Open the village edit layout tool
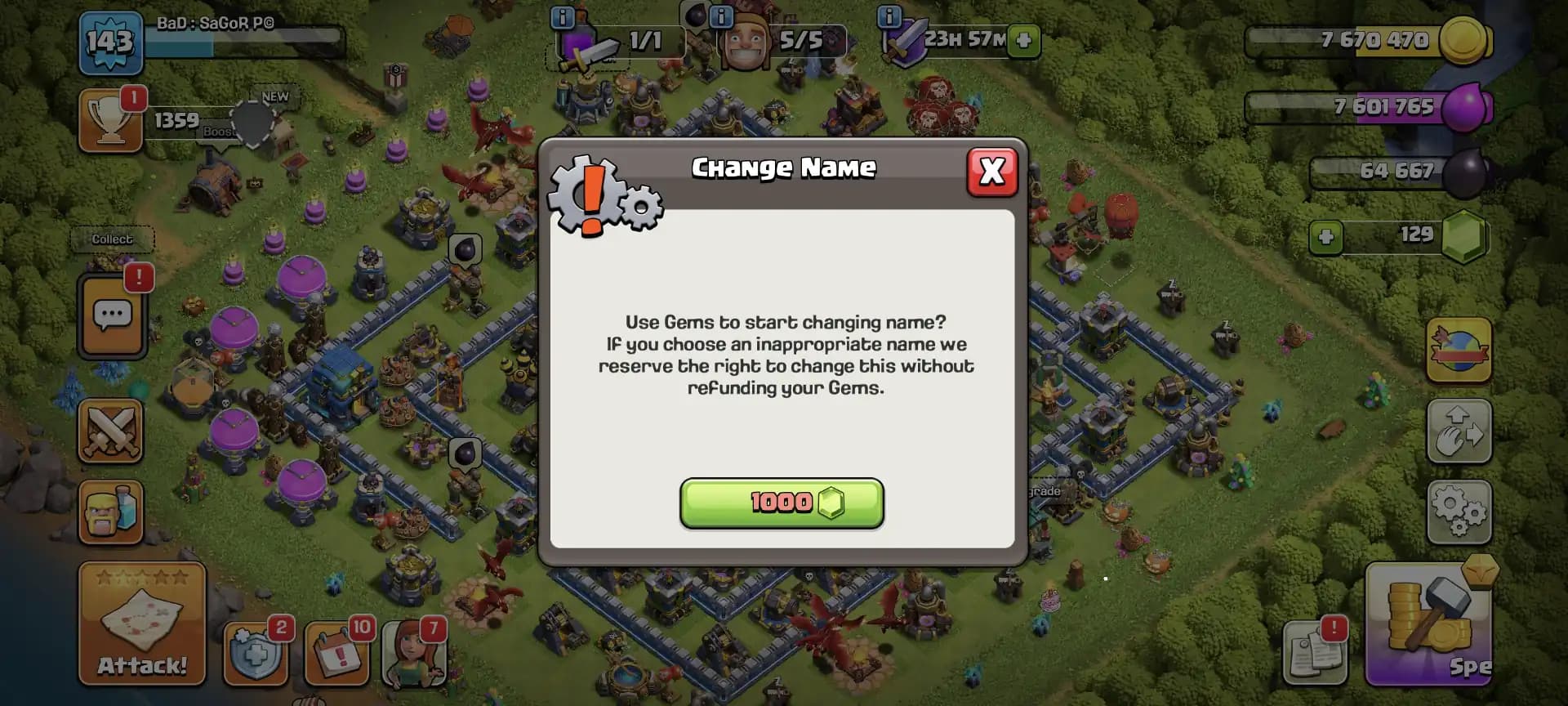The width and height of the screenshot is (1568, 706). [1460, 431]
